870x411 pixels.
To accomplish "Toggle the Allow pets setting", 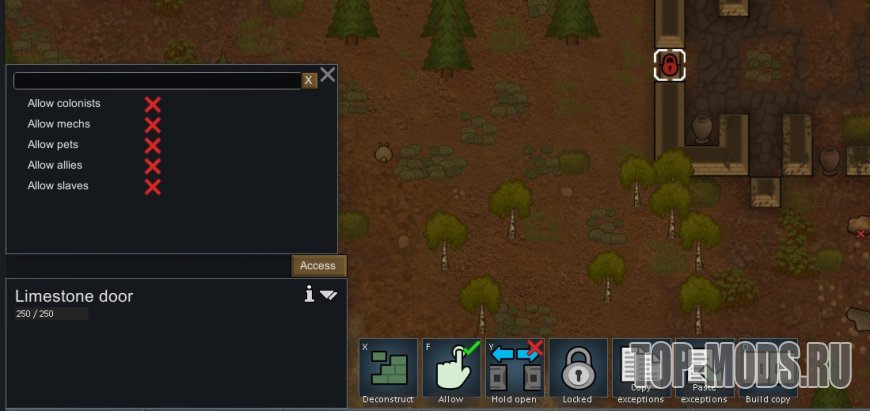I will (x=152, y=145).
